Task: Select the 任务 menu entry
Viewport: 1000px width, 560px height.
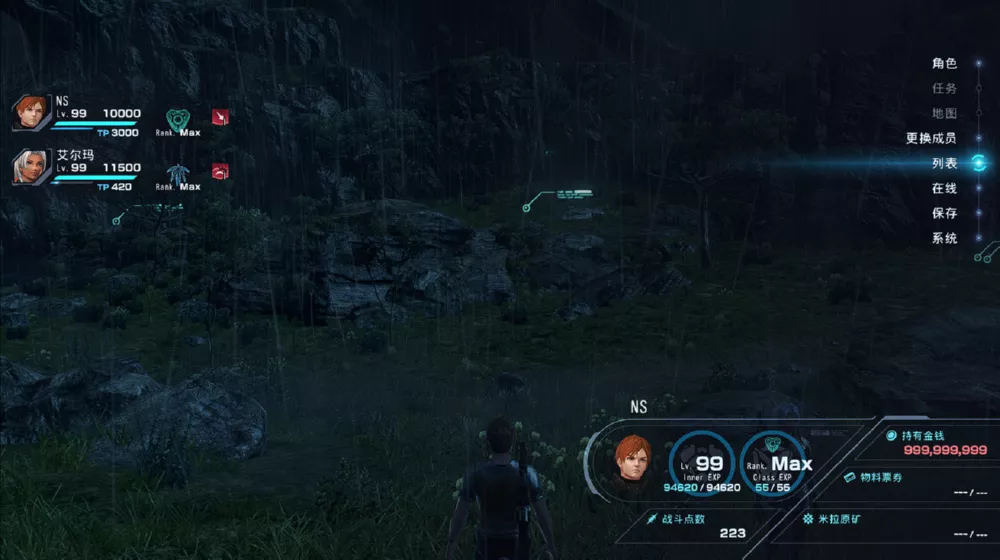Action: tap(944, 88)
